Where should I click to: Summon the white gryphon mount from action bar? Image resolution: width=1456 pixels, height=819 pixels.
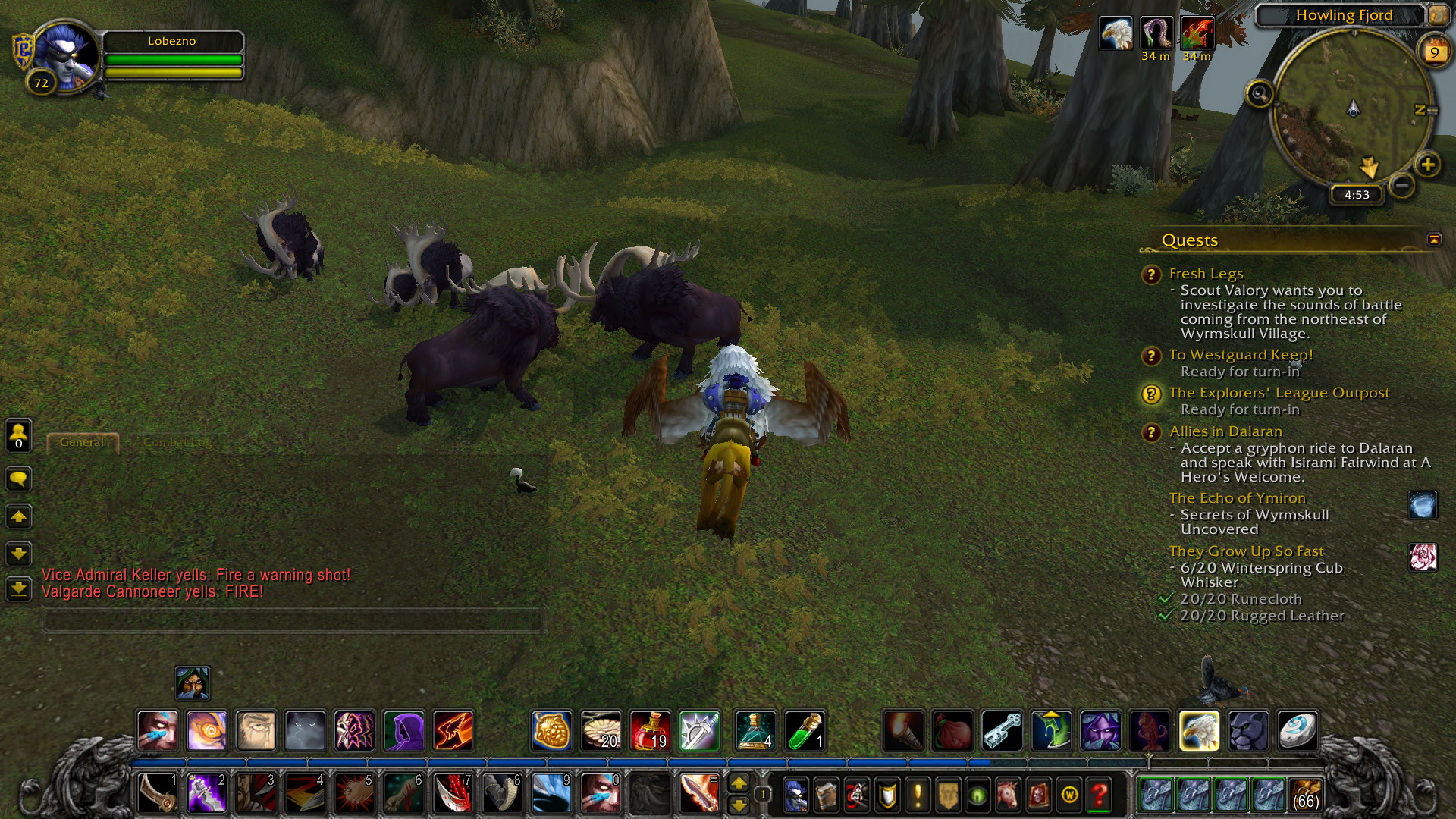pyautogui.click(x=1199, y=731)
